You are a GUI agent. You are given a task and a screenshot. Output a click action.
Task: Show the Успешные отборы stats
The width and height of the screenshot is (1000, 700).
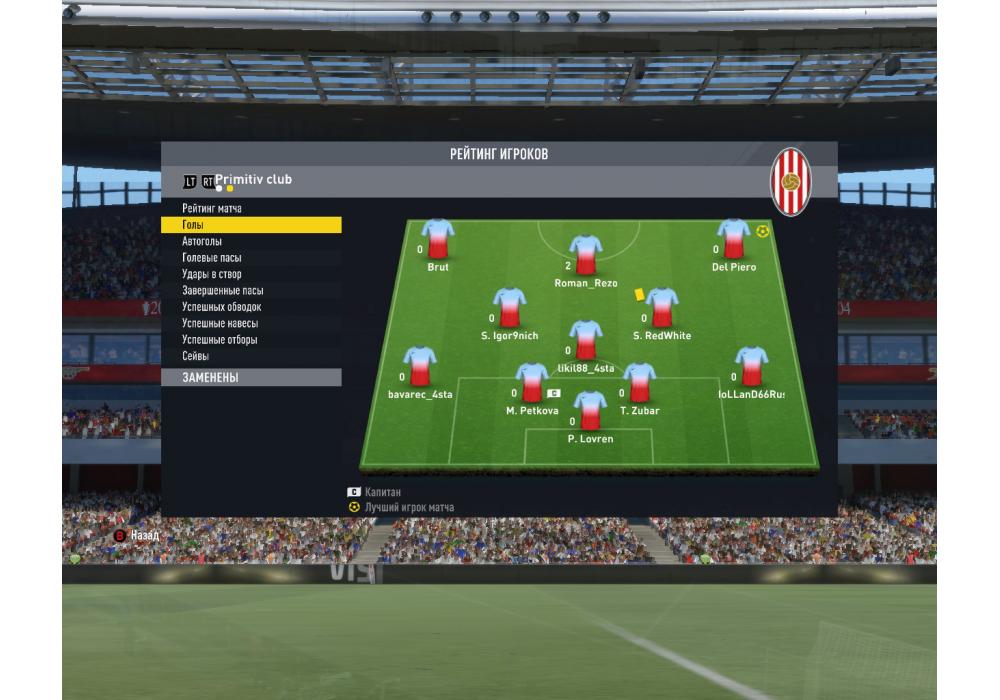(x=219, y=340)
